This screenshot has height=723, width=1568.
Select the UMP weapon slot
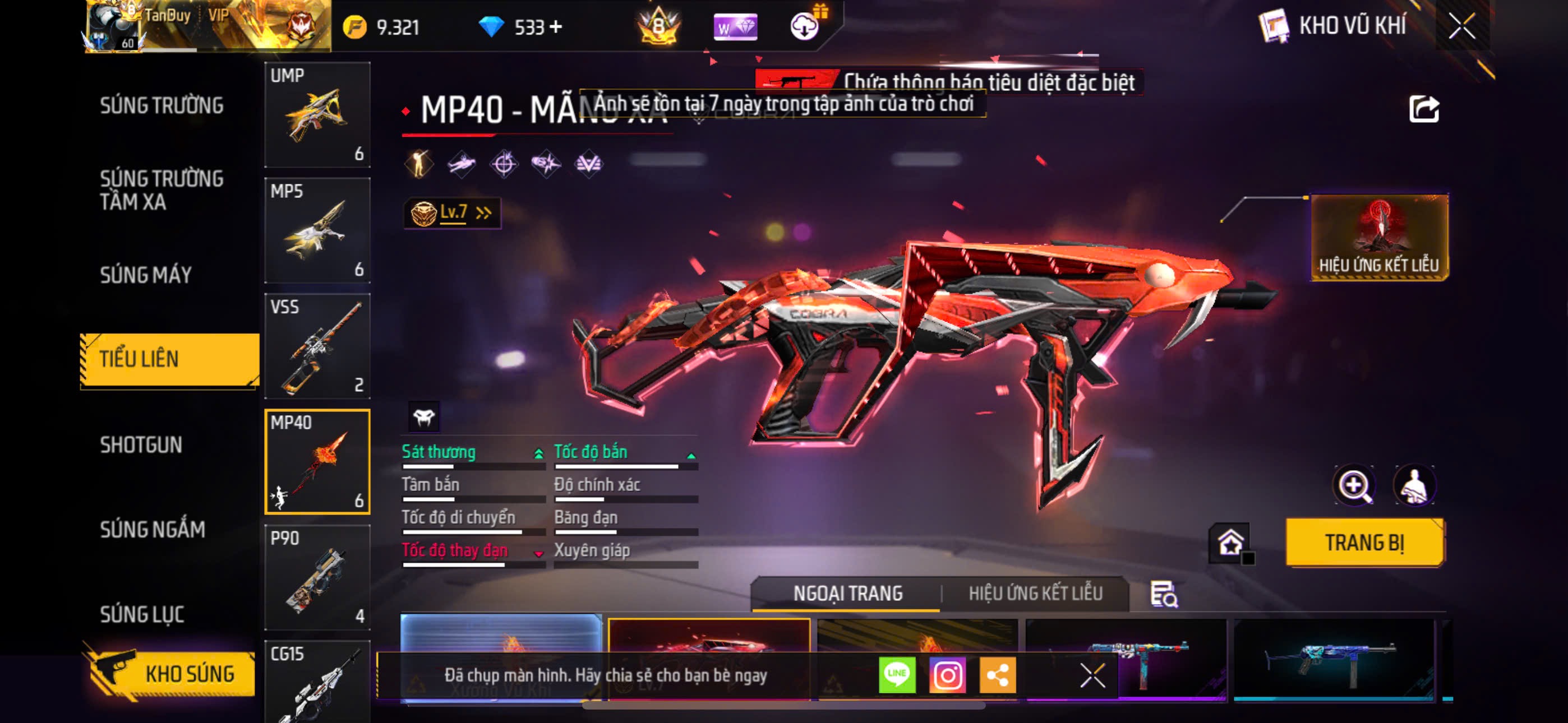[317, 114]
